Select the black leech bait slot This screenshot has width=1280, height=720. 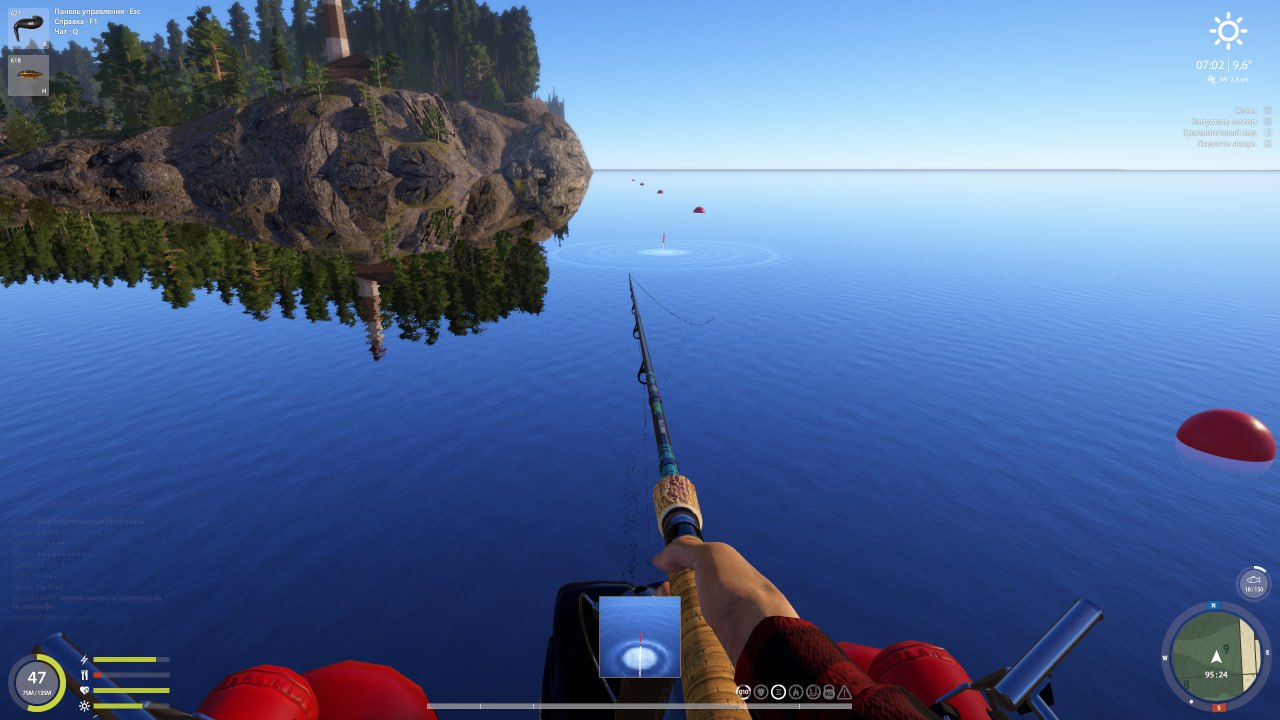(28, 27)
